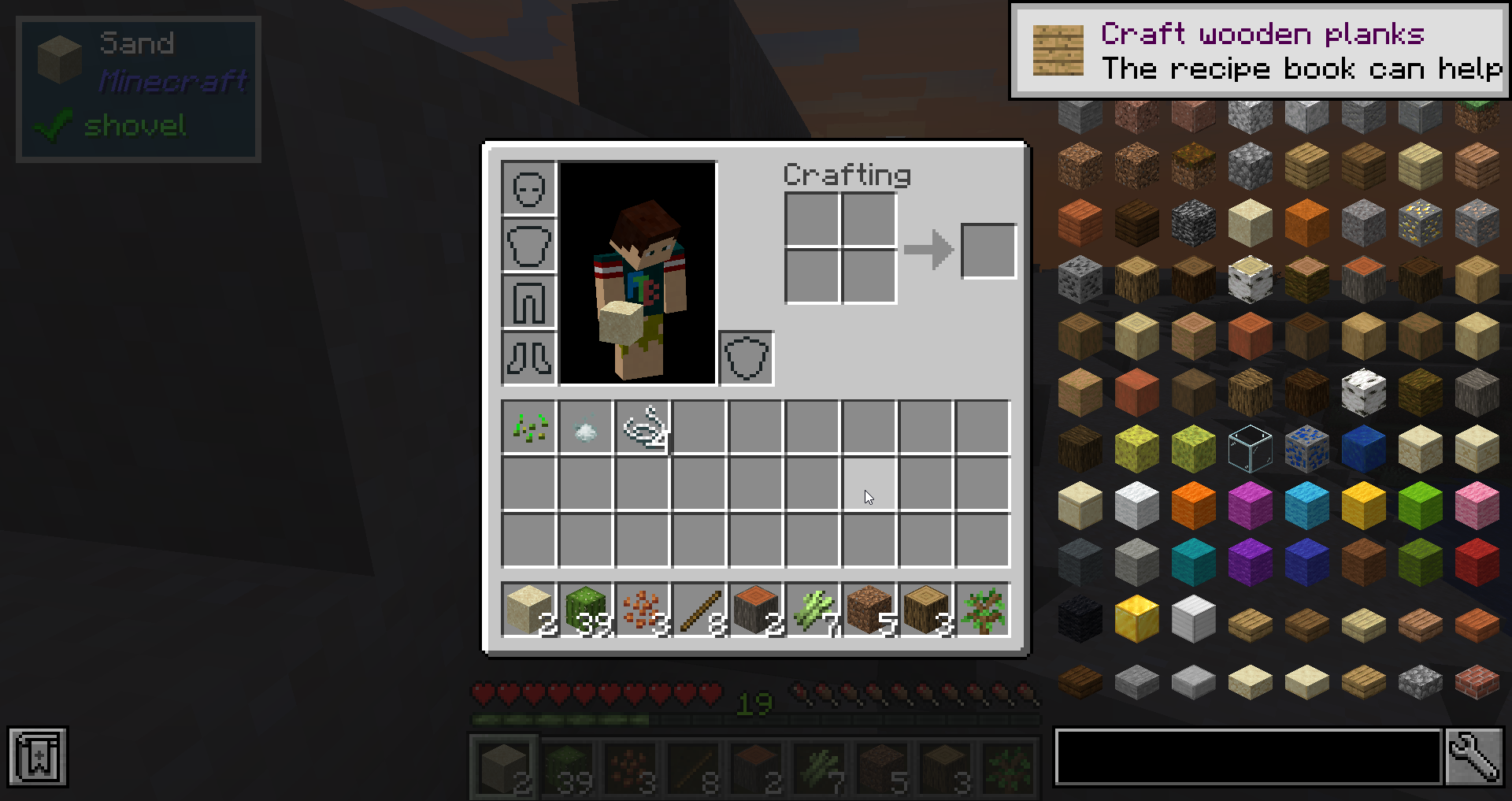Click the chestplate armor slot
1512x801 pixels.
point(529,246)
